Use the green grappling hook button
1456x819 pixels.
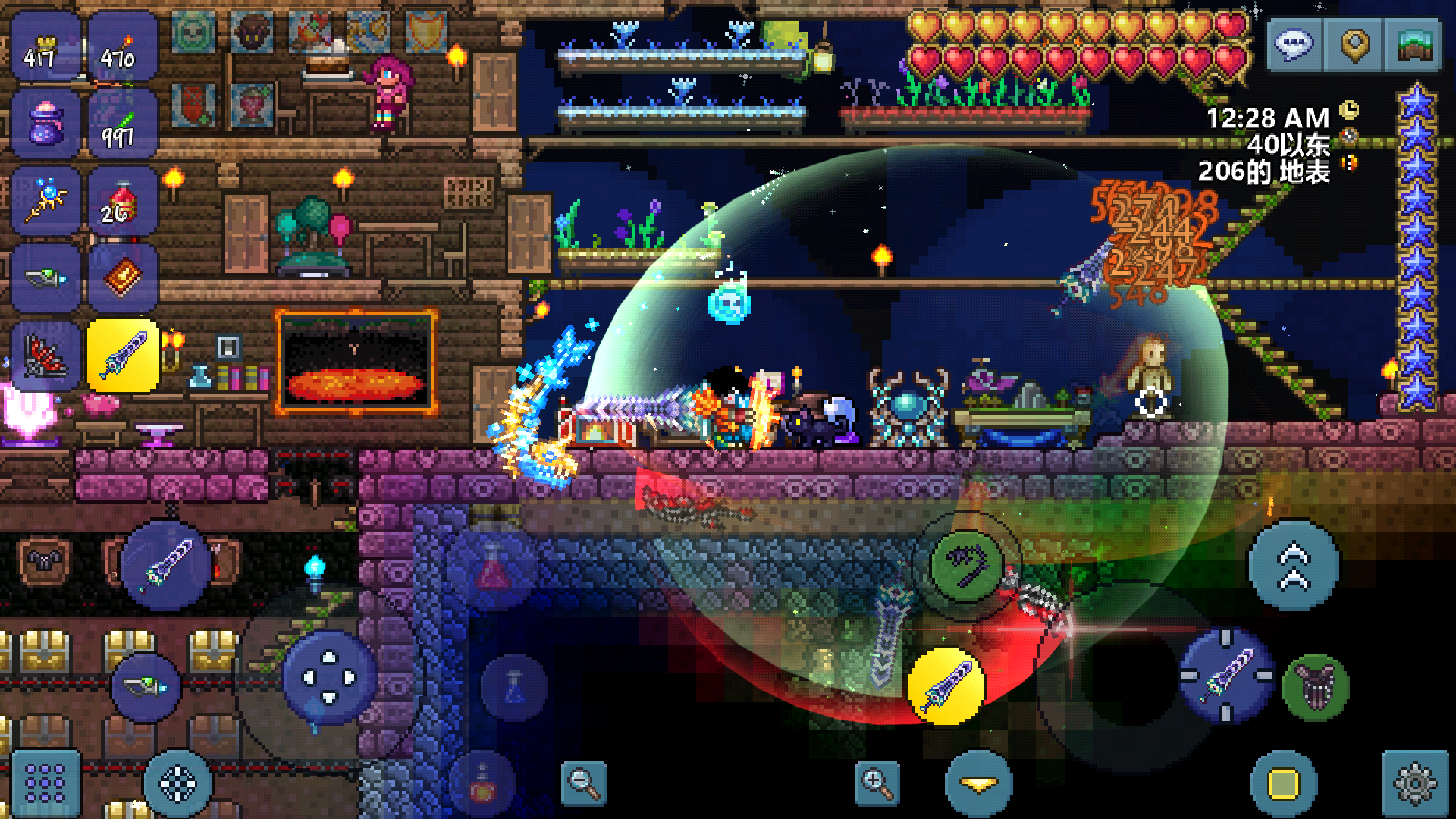tap(966, 565)
